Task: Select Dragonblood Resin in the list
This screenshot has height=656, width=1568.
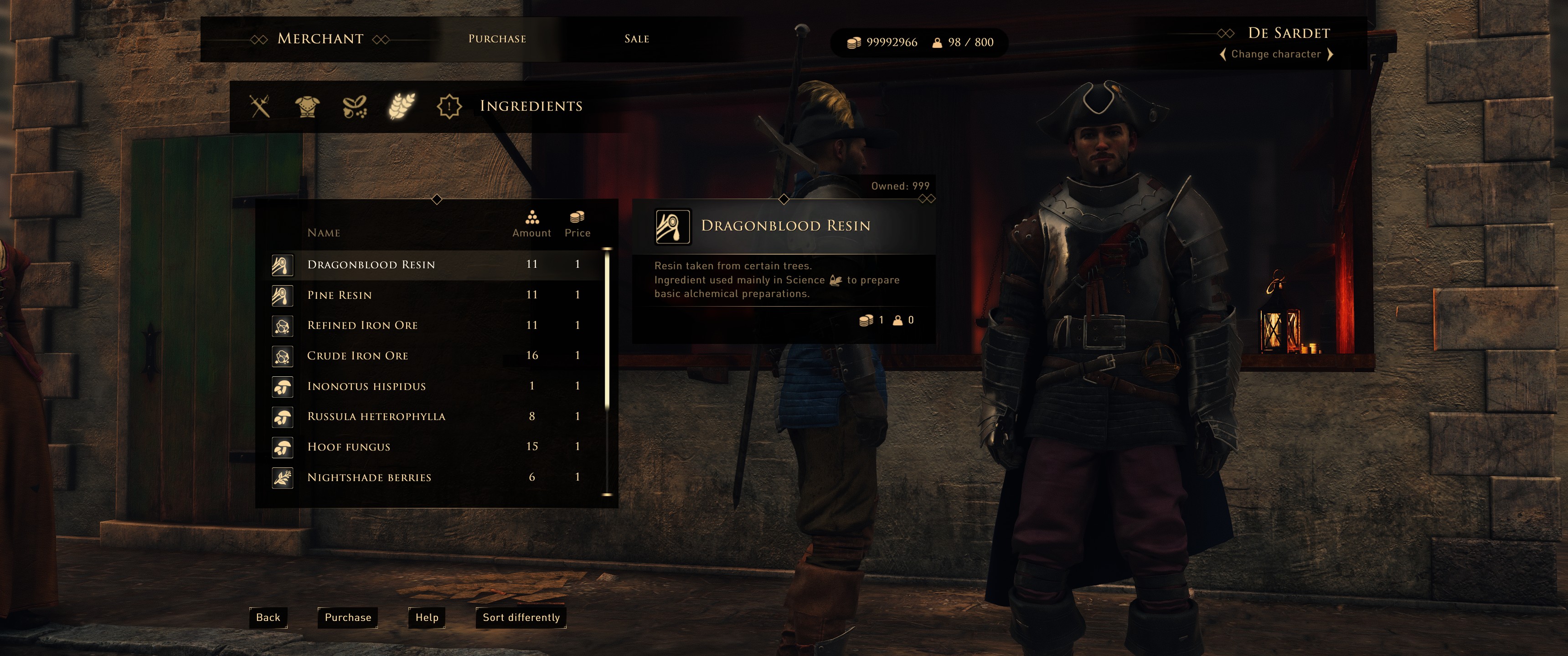Action: (371, 265)
